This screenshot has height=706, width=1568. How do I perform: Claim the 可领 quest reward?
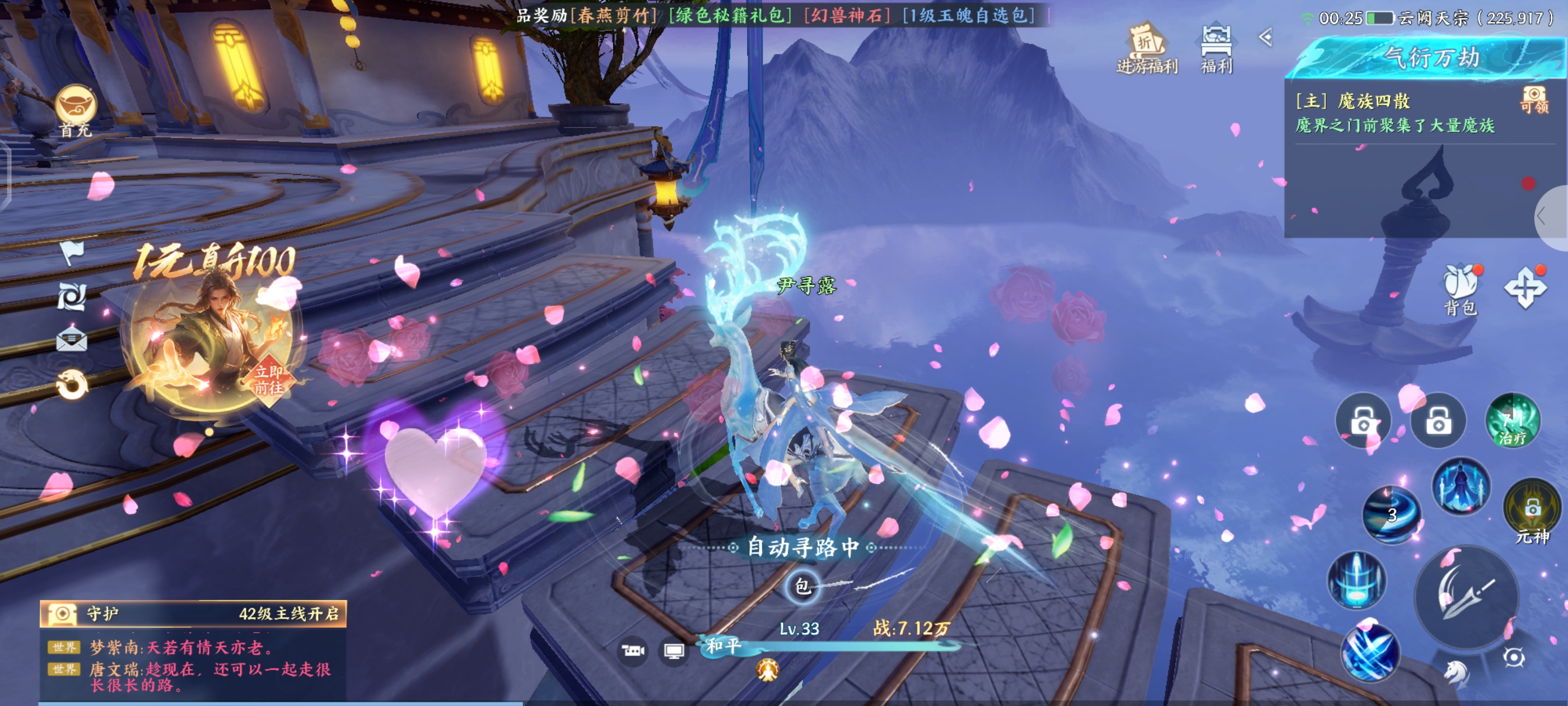1534,100
